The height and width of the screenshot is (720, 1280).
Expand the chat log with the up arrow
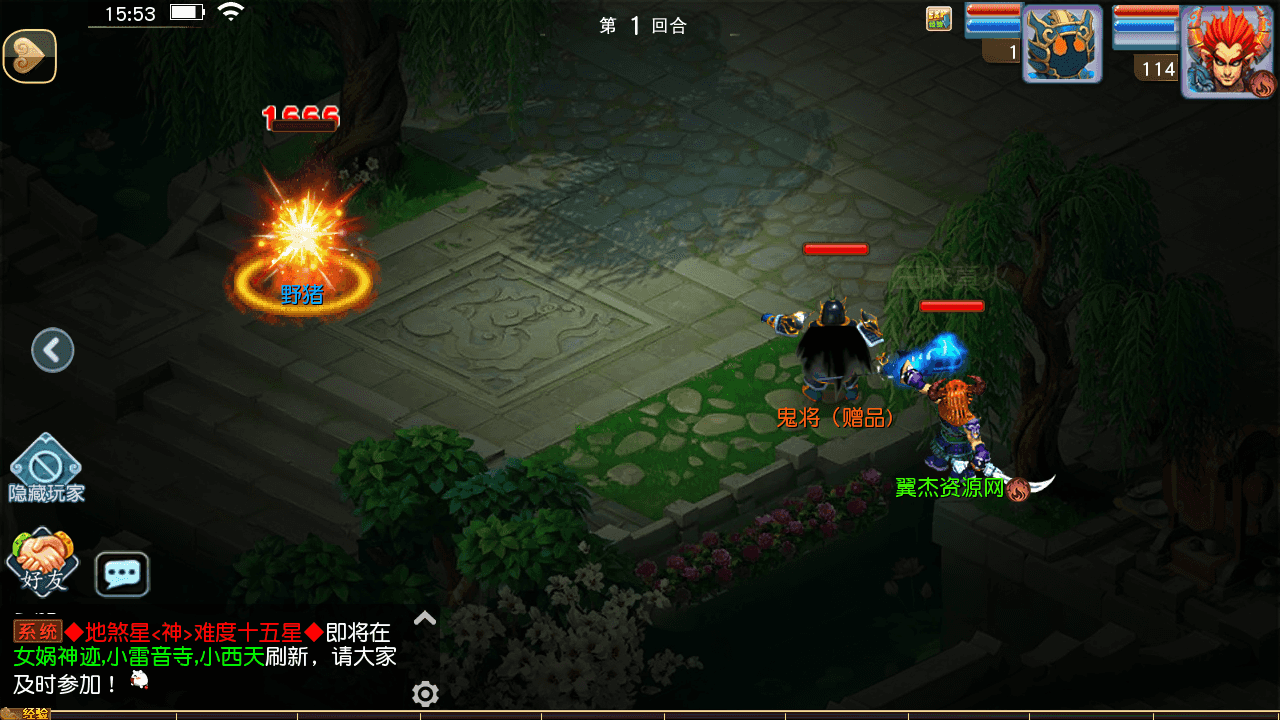(425, 618)
